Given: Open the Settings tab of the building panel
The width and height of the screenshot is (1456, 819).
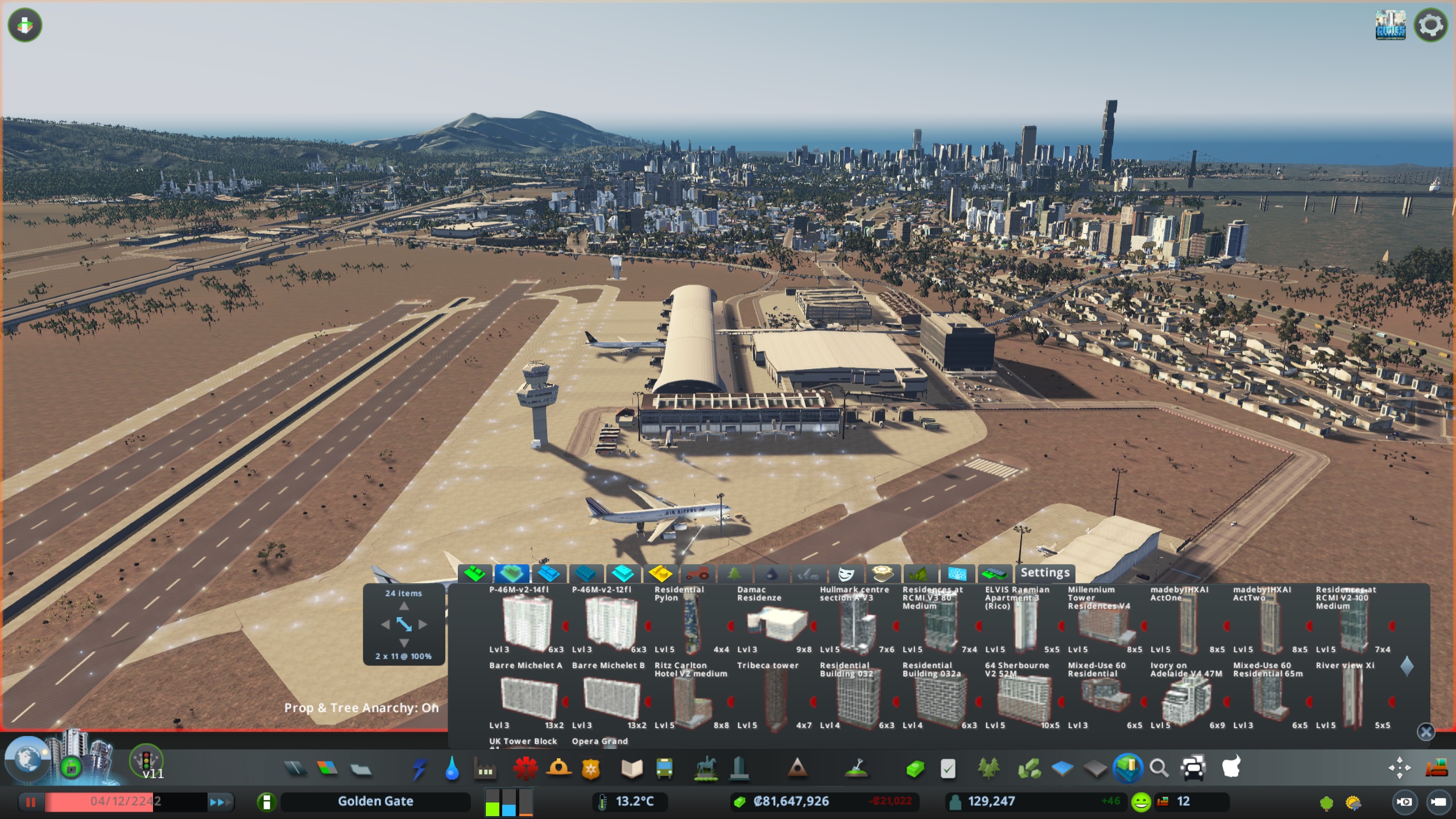Looking at the screenshot, I should pos(1045,573).
